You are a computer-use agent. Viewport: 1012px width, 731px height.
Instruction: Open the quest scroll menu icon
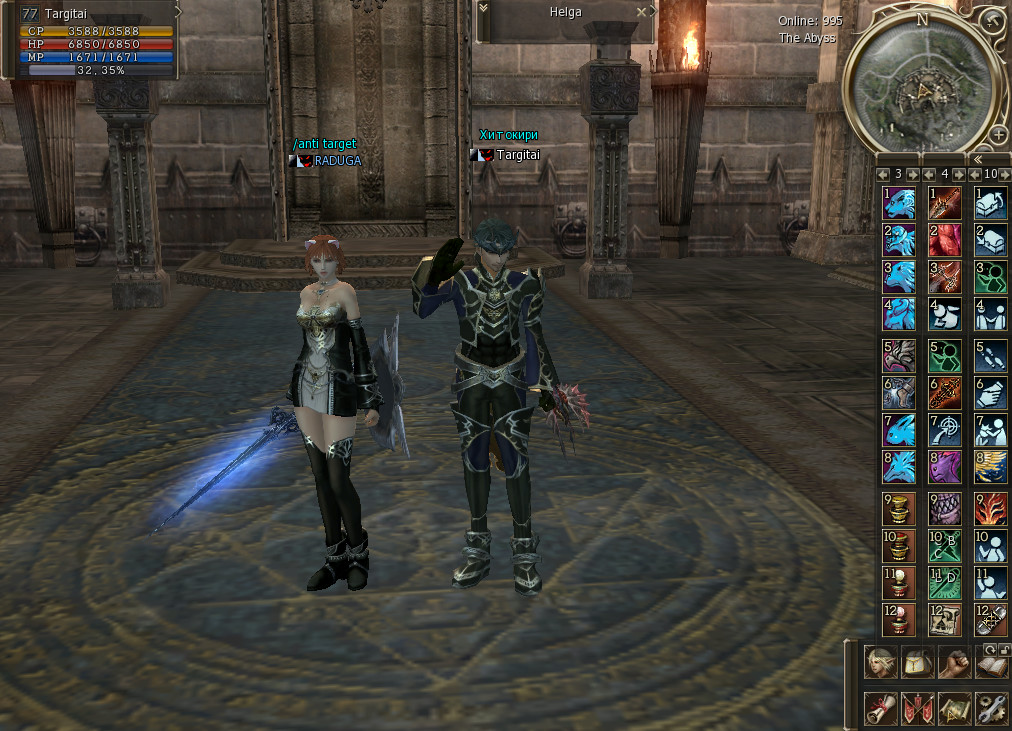[x=879, y=707]
